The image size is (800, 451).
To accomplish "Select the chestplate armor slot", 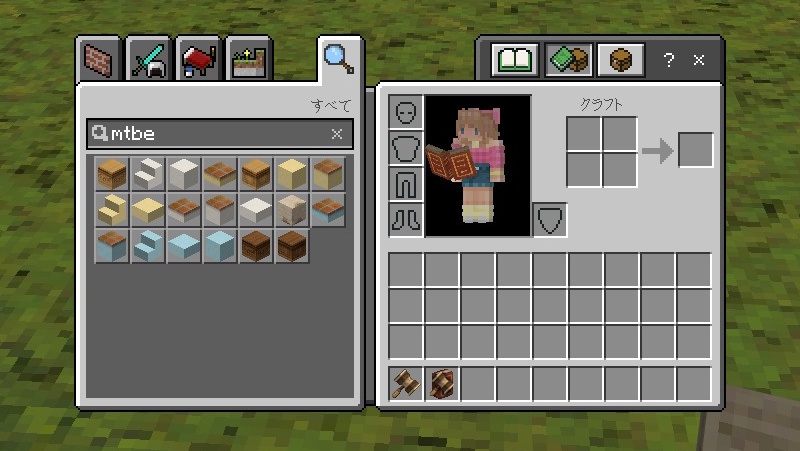I will [x=406, y=148].
